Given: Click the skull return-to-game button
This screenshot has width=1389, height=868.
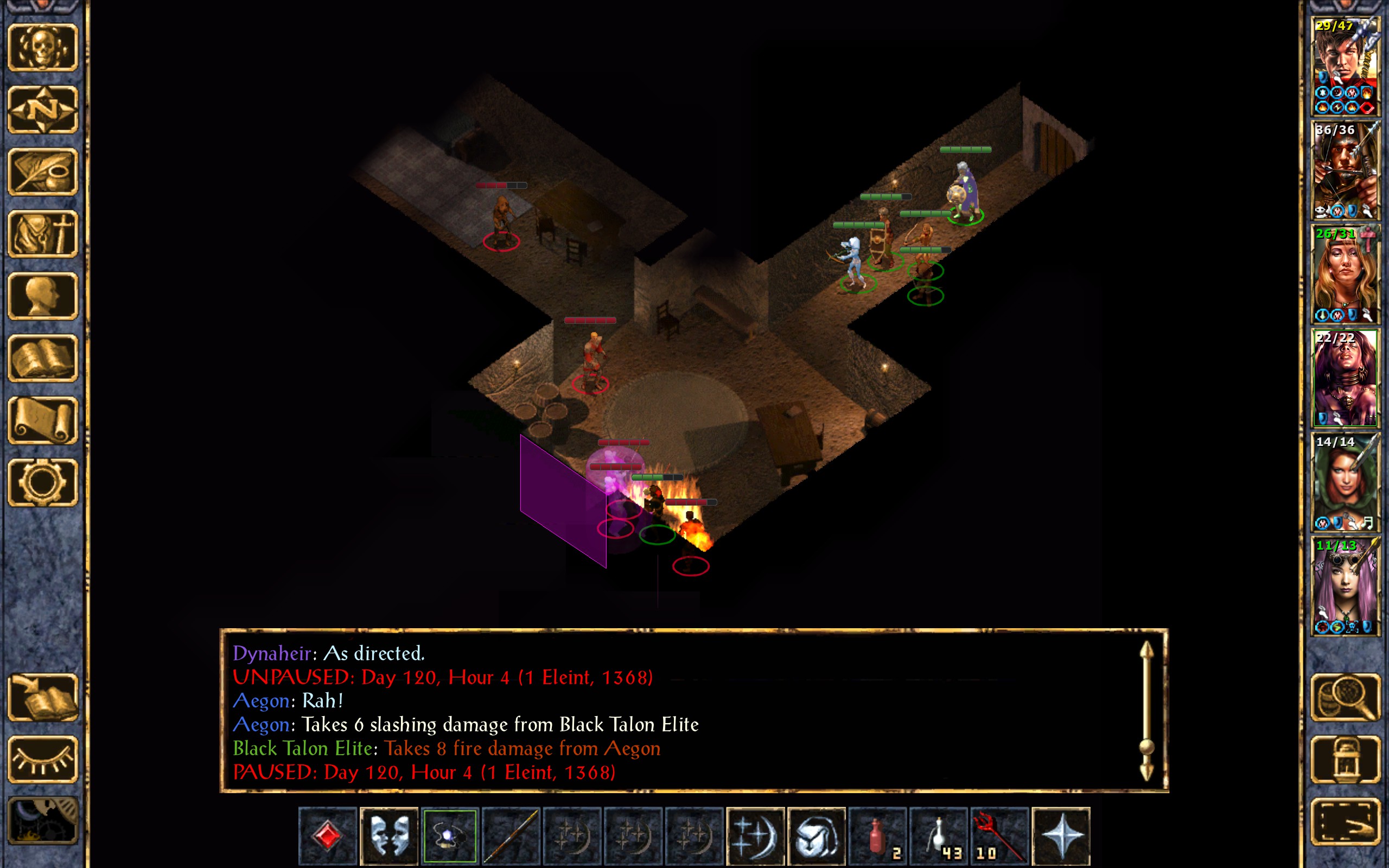Looking at the screenshot, I should [x=43, y=48].
